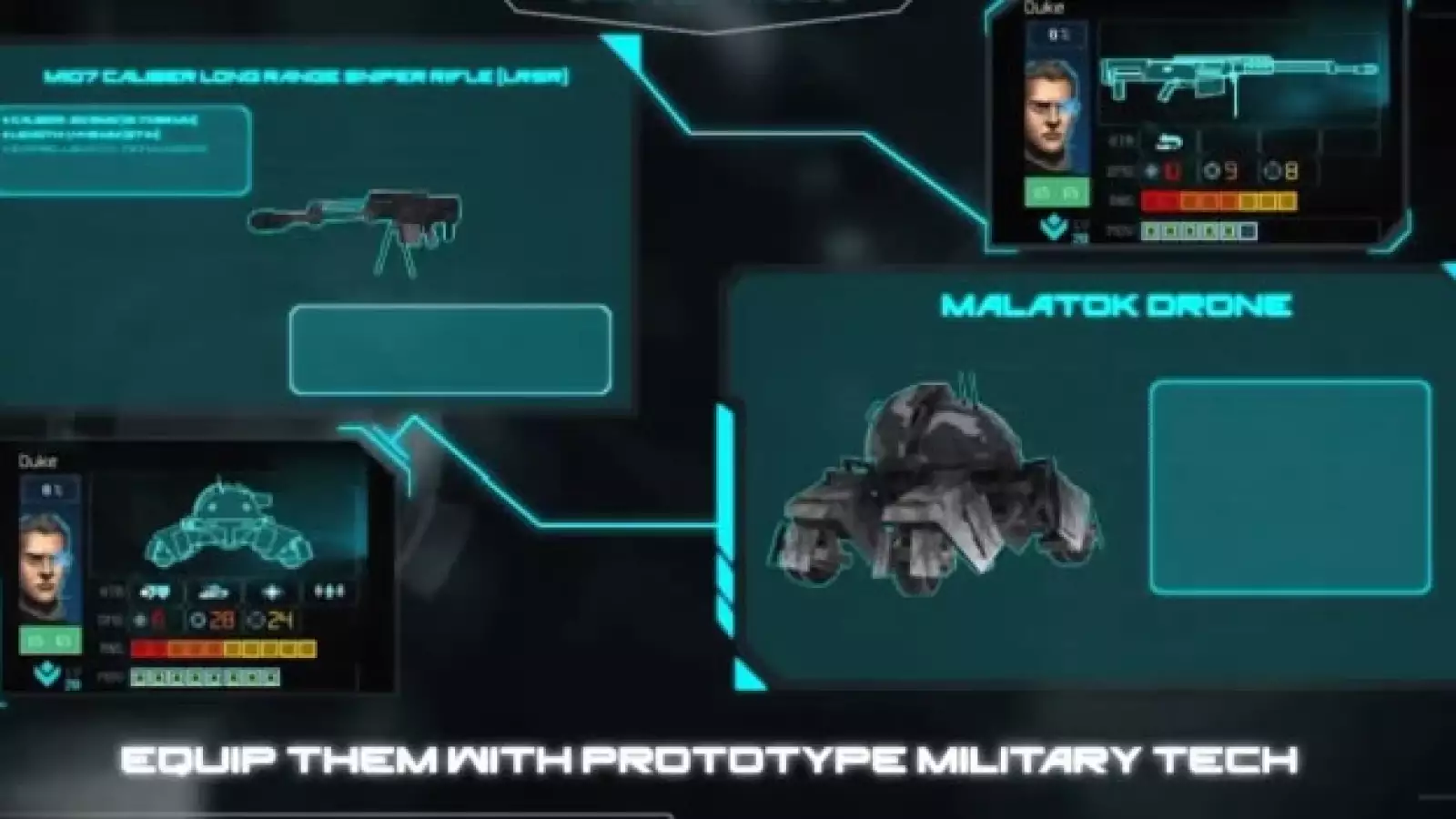Viewport: 1456px width, 819px height.
Task: Select the tank attack-type icon in the bottom stats row
Action: click(212, 592)
